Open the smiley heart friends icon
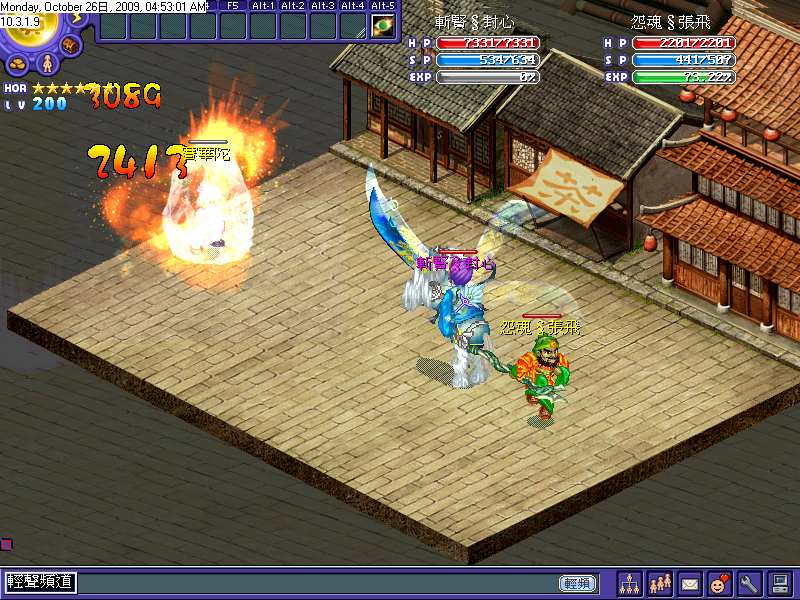The width and height of the screenshot is (800, 600). 718,583
